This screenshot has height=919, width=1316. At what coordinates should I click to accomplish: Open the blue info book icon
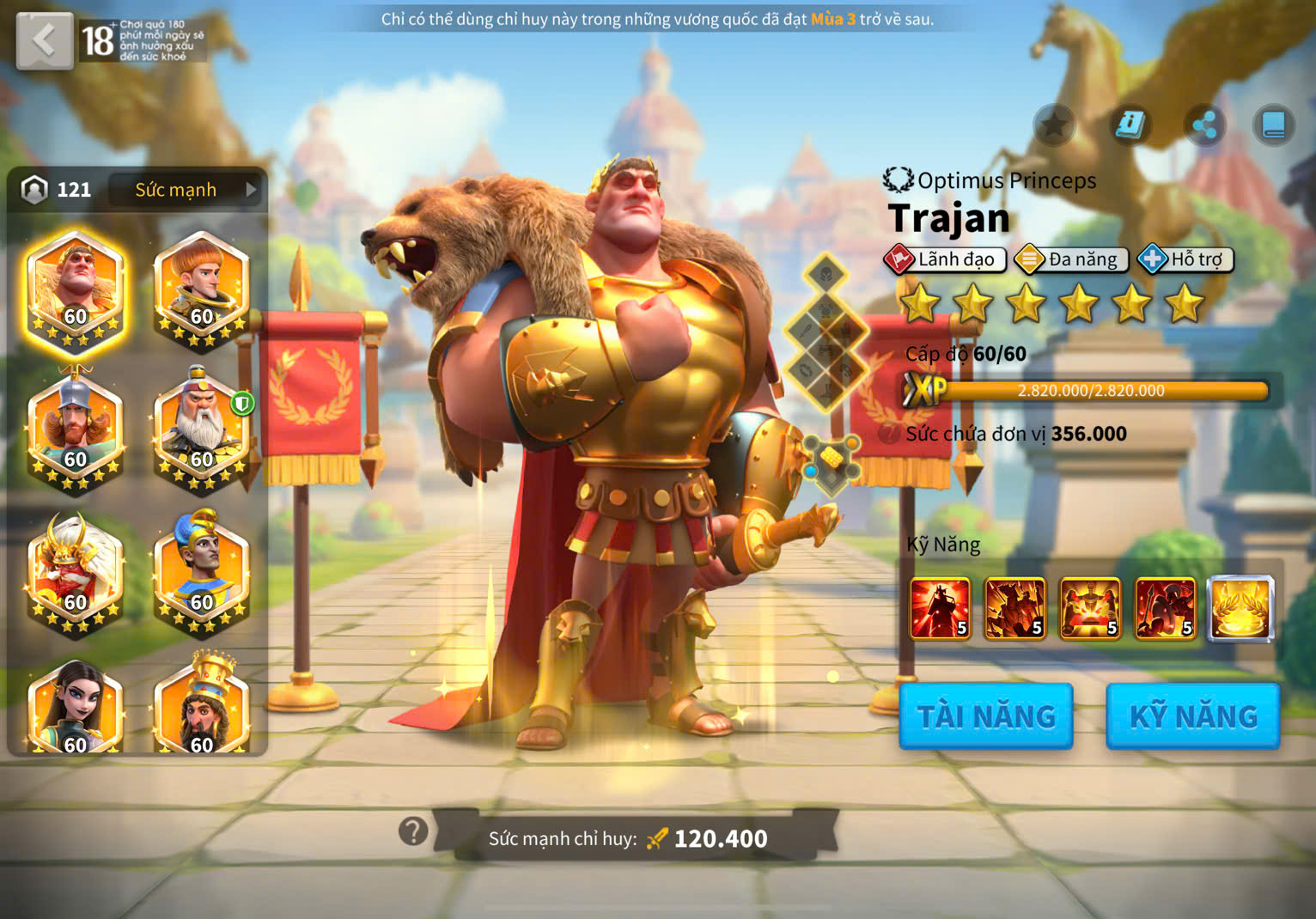pyautogui.click(x=1130, y=126)
